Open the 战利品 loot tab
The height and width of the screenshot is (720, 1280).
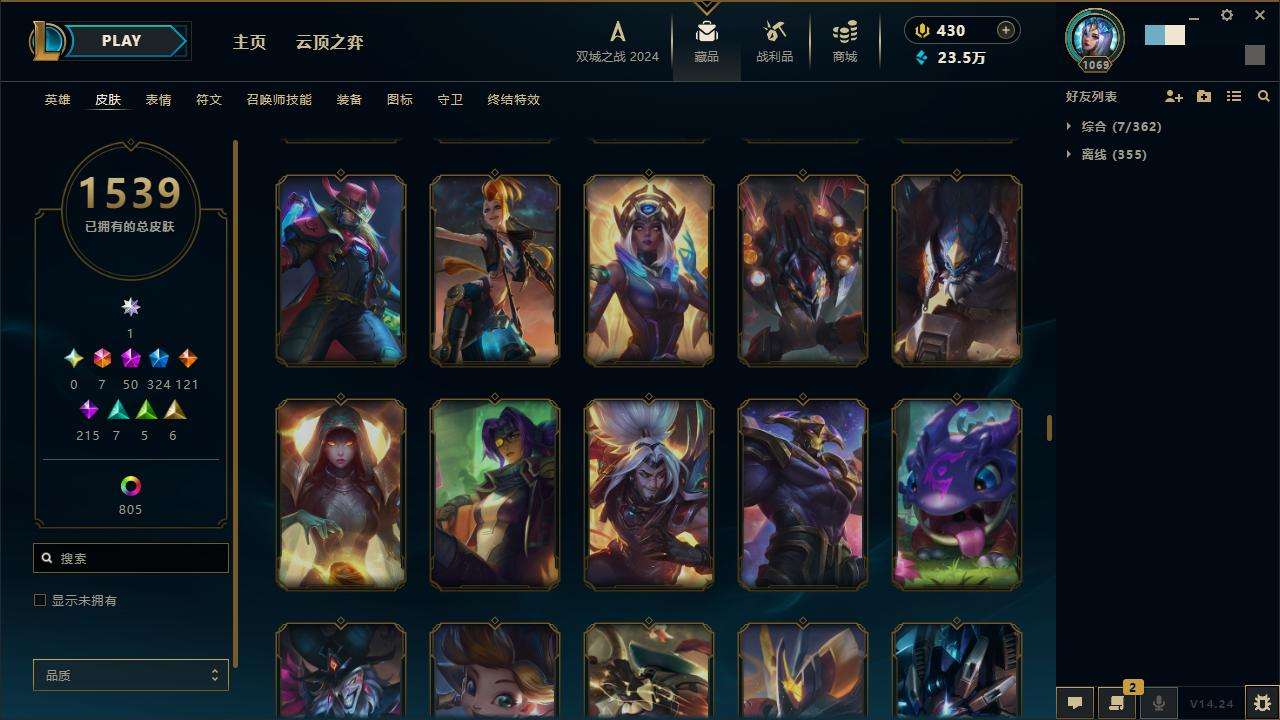click(x=774, y=42)
